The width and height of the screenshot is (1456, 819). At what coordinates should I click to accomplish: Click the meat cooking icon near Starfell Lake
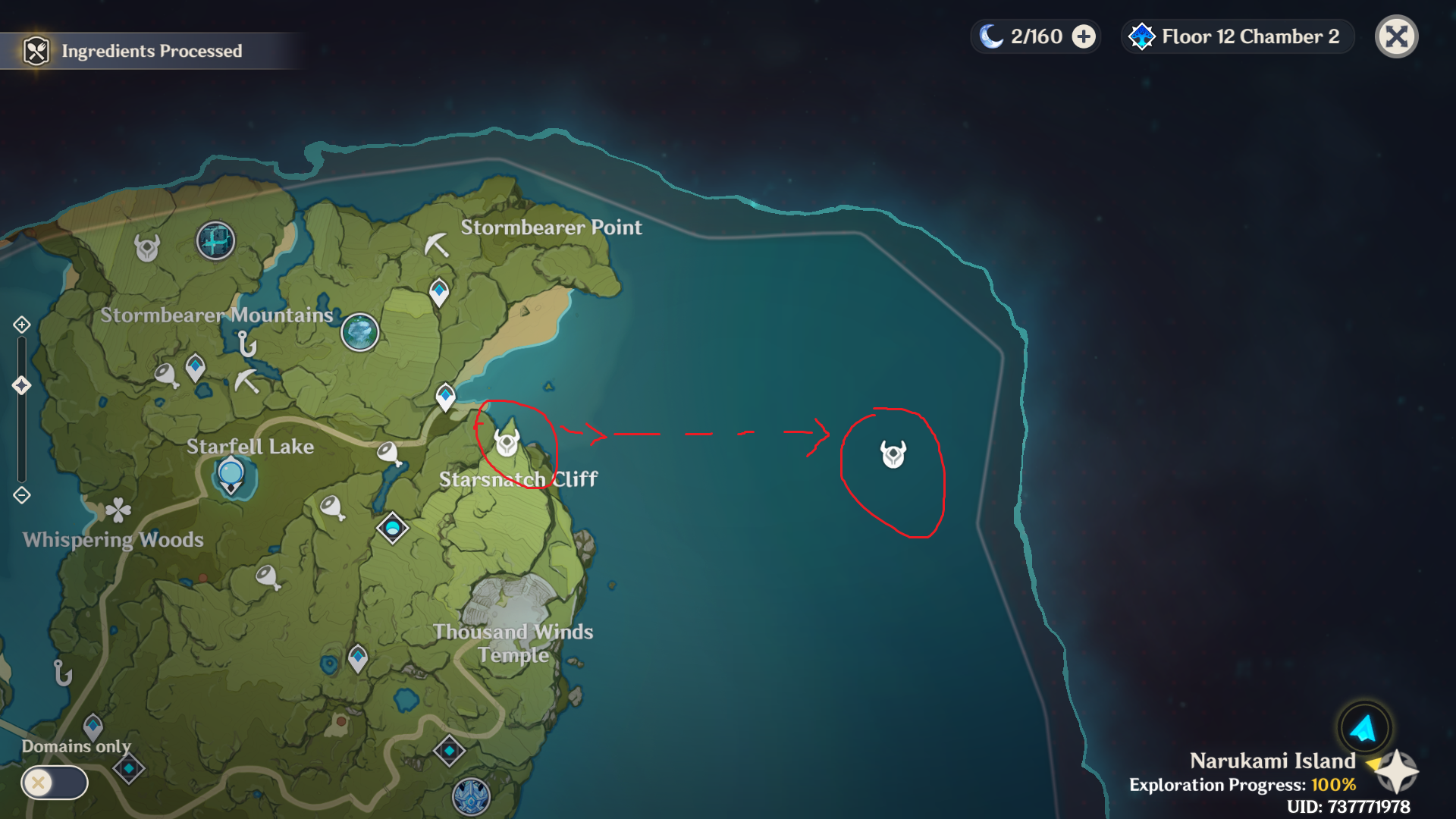388,453
